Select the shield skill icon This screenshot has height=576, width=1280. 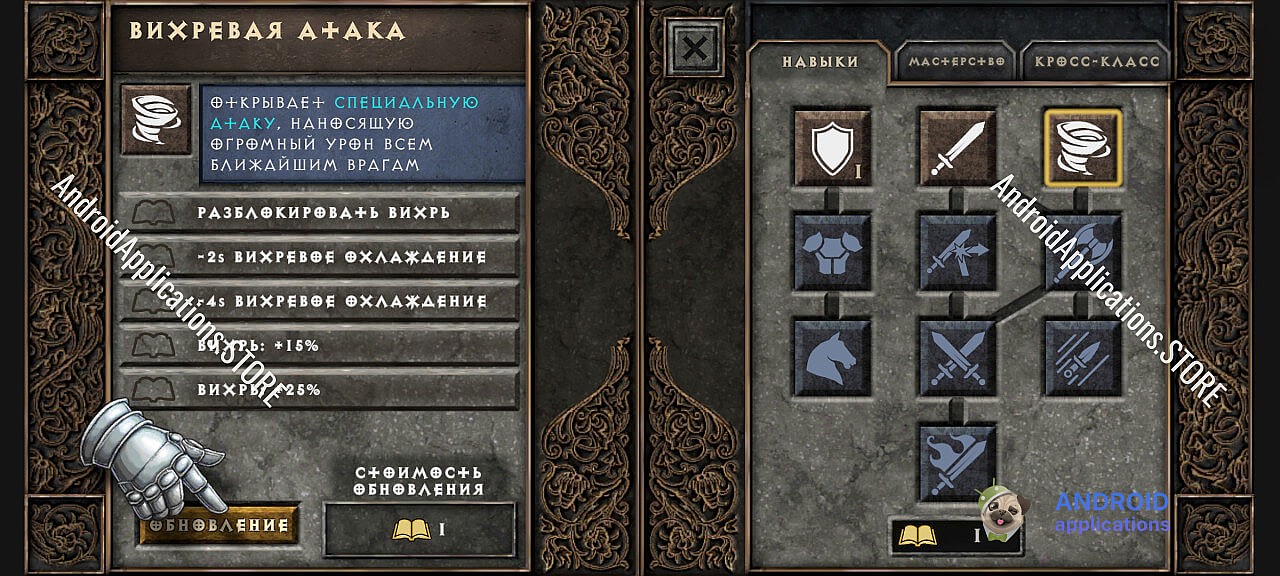(832, 148)
